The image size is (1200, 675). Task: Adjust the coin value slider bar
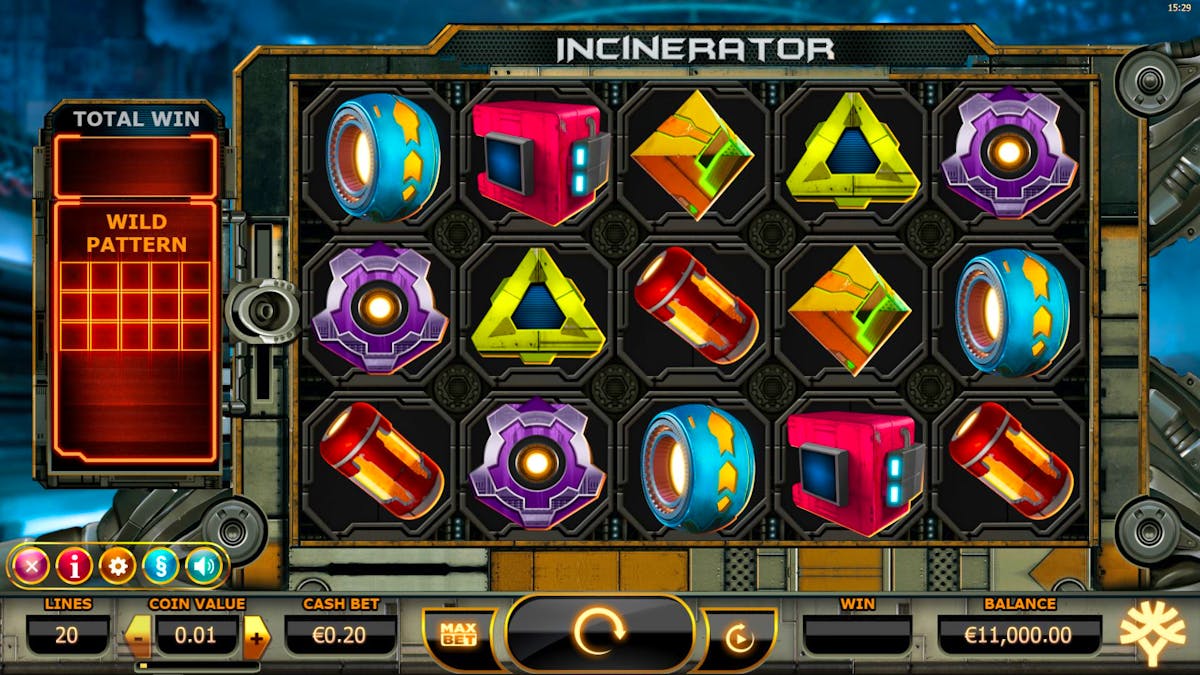point(197,665)
